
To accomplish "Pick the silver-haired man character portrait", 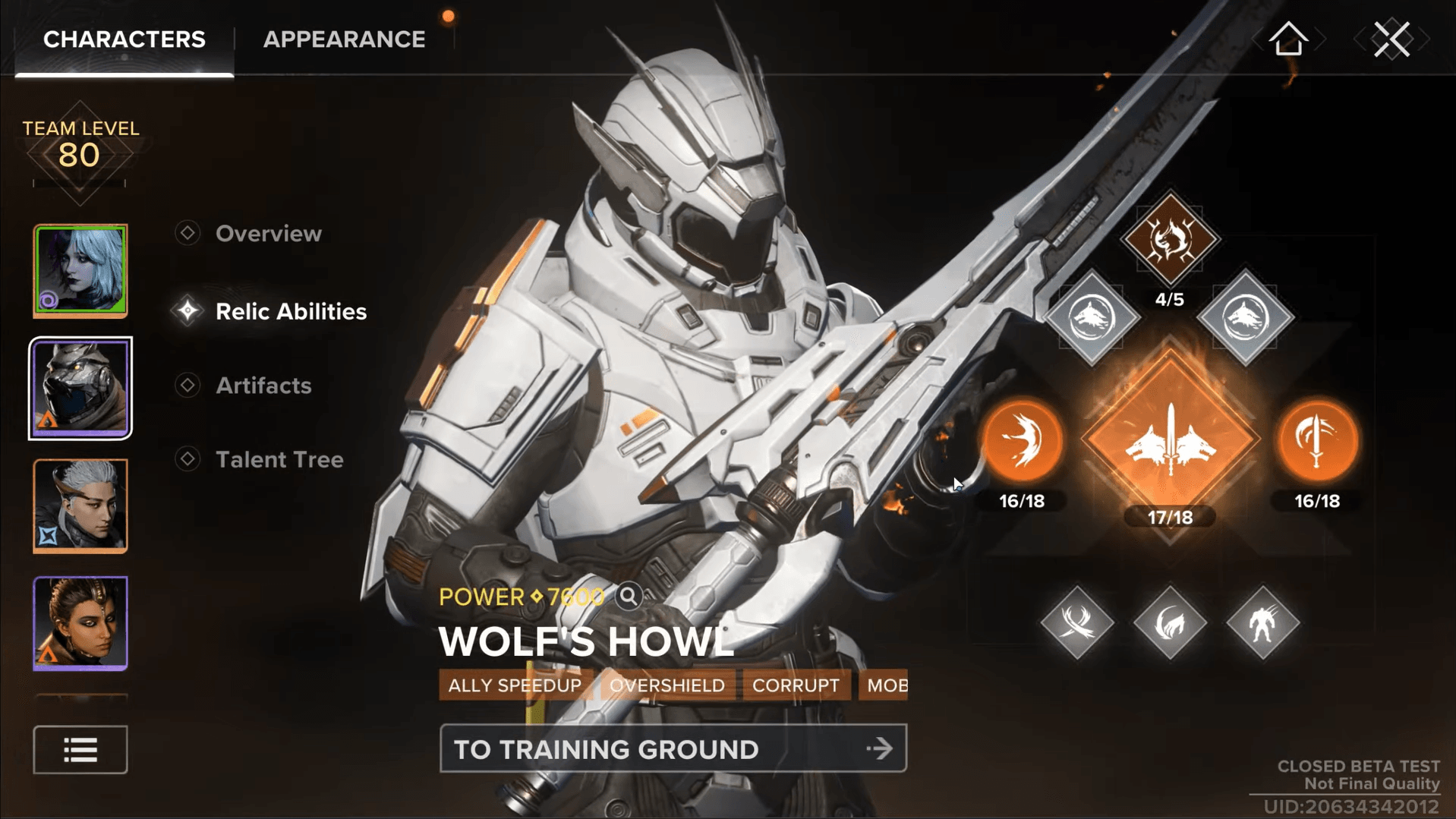I will pyautogui.click(x=80, y=506).
